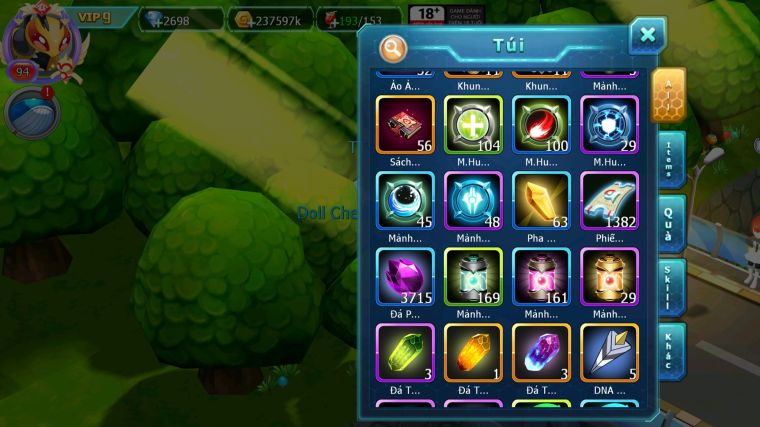Select the orange crystal stone item
This screenshot has width=760, height=427.
pos(473,353)
